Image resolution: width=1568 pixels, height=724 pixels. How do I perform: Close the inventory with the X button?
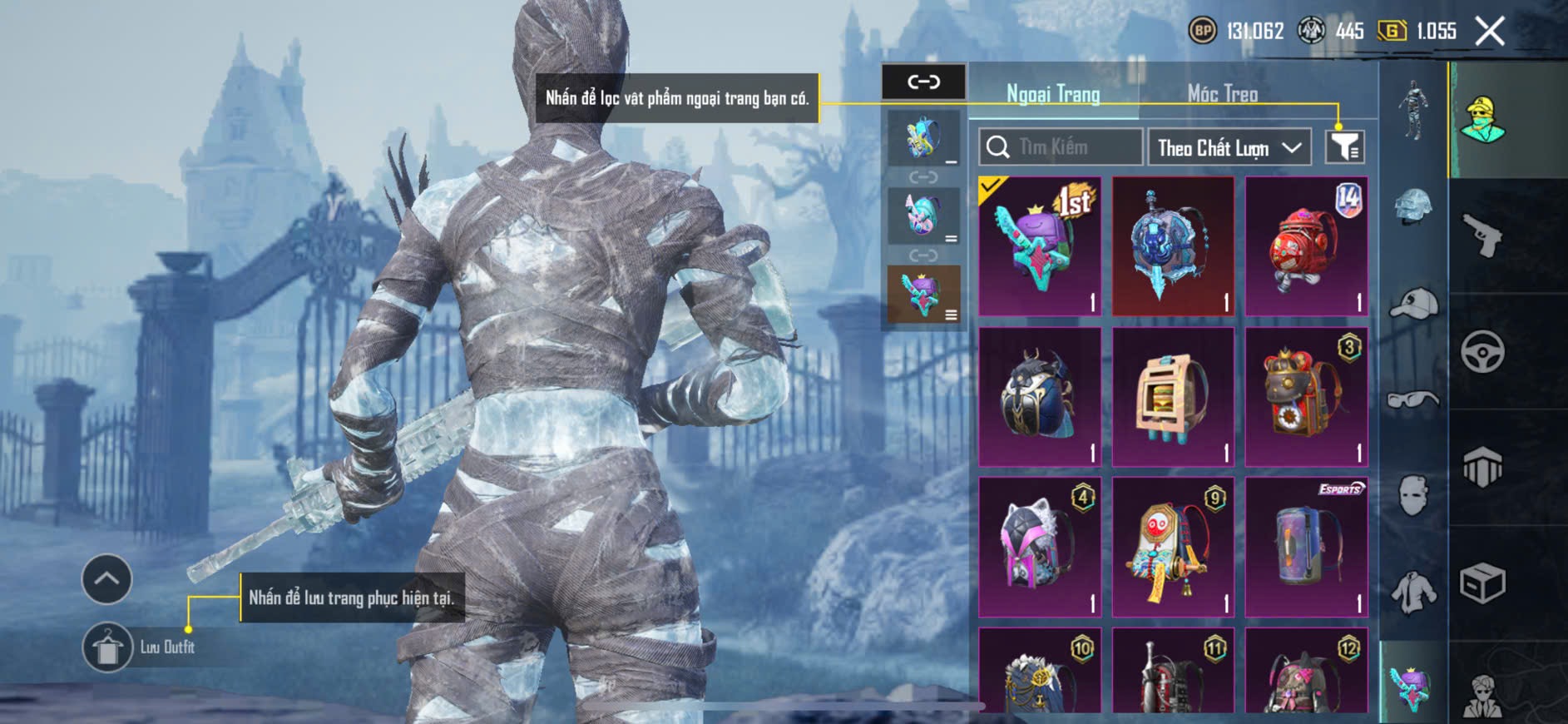click(1490, 32)
